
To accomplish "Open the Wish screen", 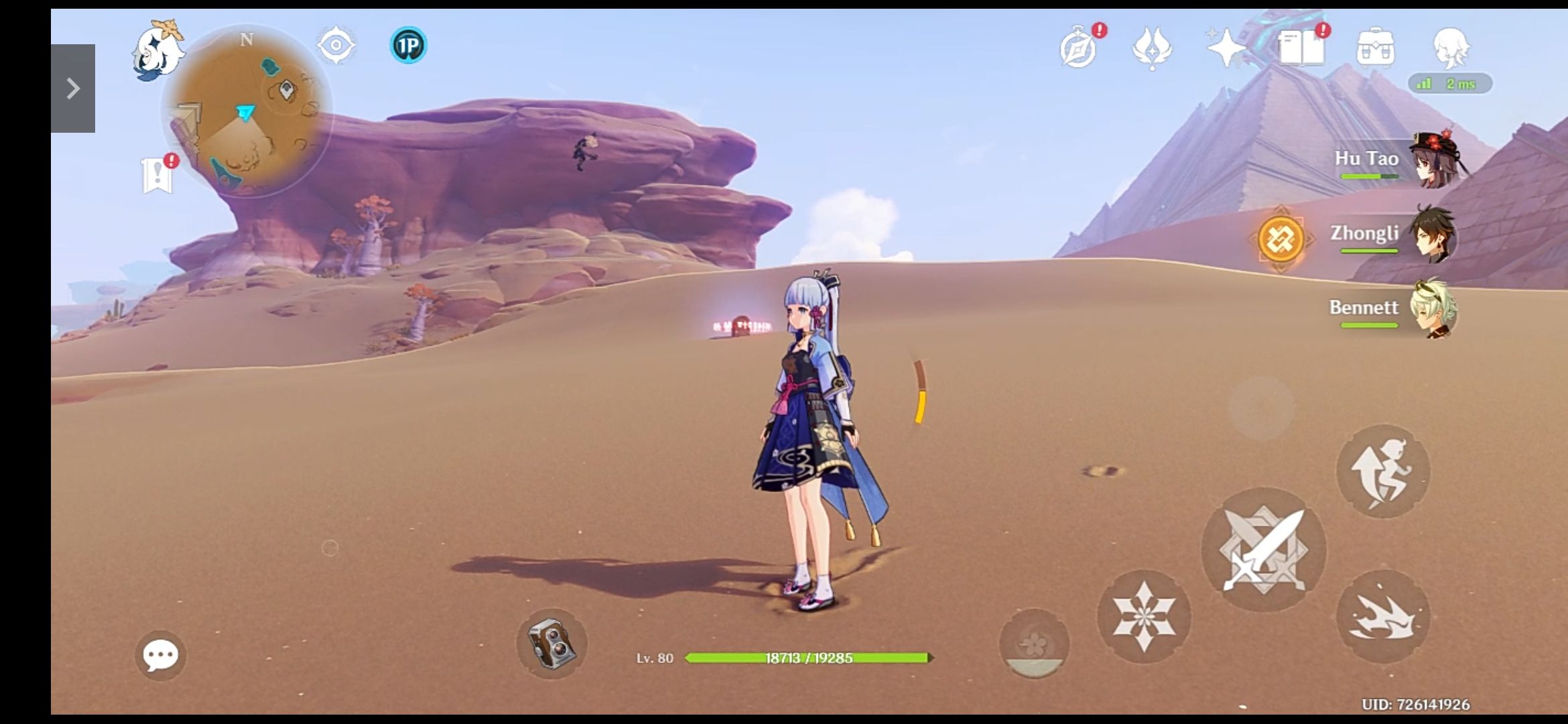I will click(1226, 48).
